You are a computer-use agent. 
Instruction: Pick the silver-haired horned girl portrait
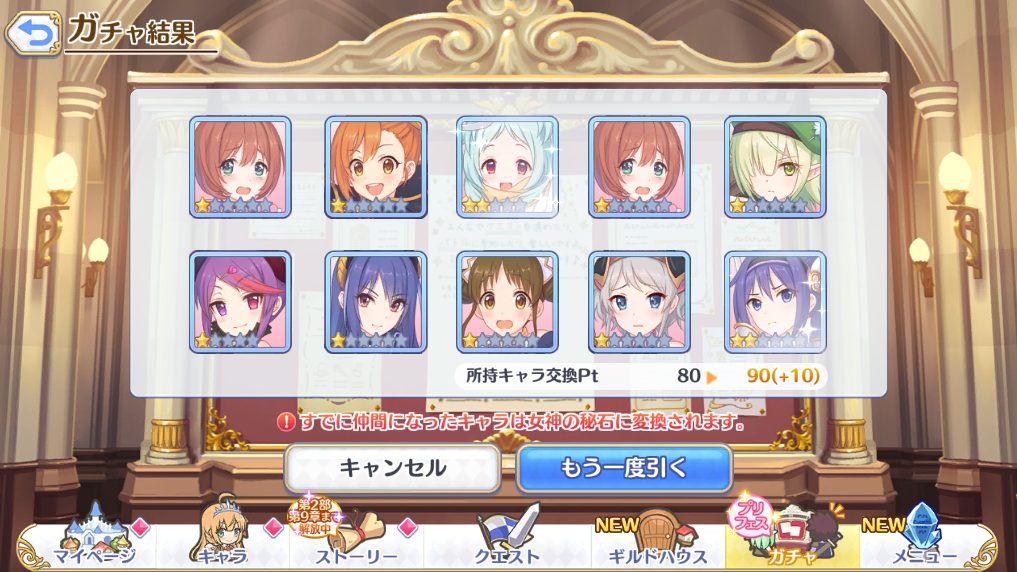click(639, 301)
